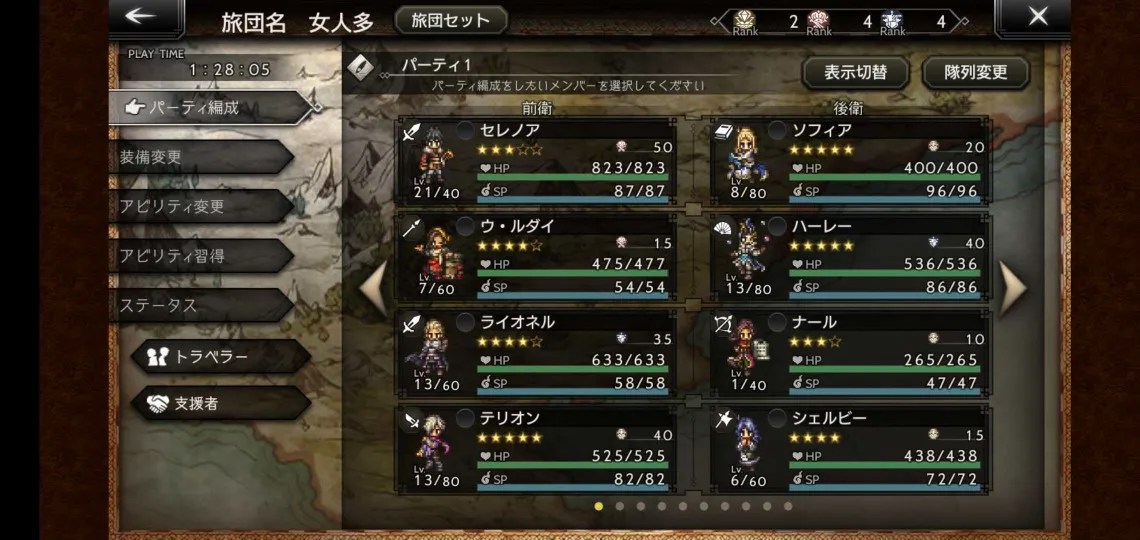Choose the アビリティ変更 menu entry

pos(200,206)
